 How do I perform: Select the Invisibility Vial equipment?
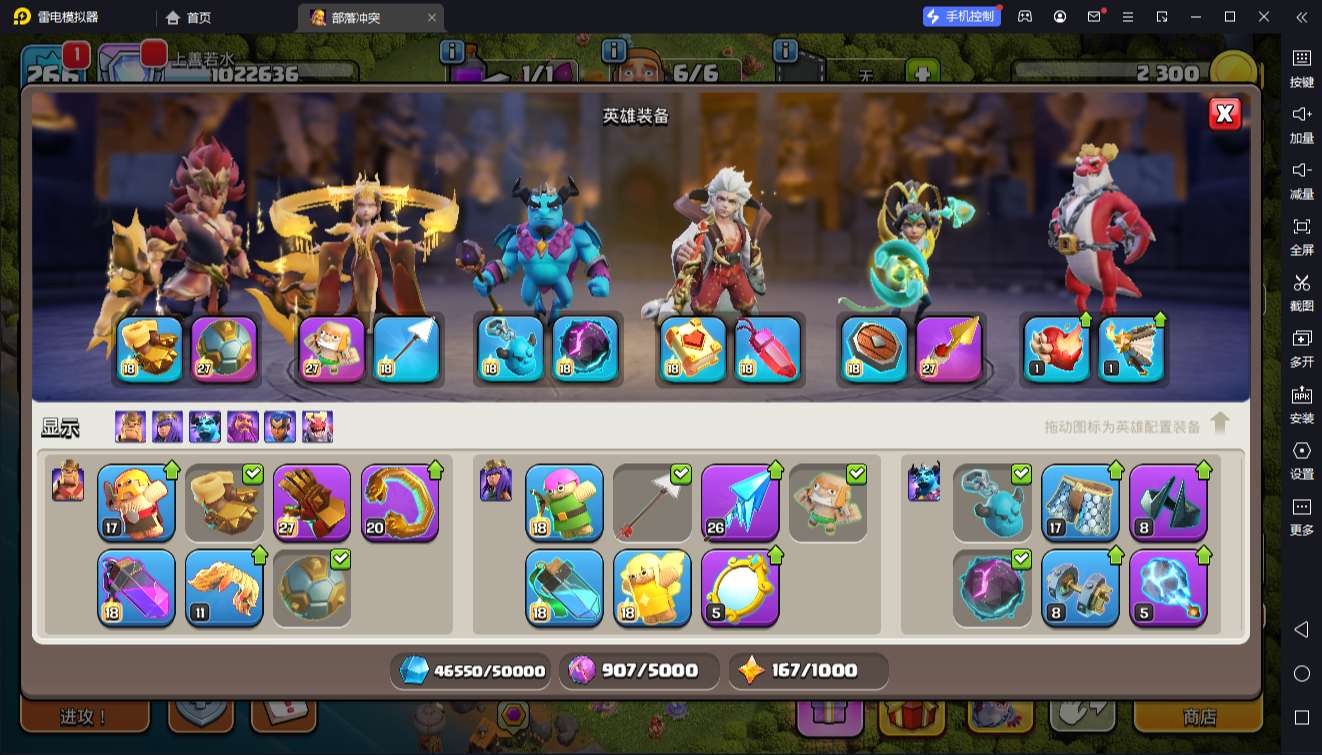click(x=564, y=588)
